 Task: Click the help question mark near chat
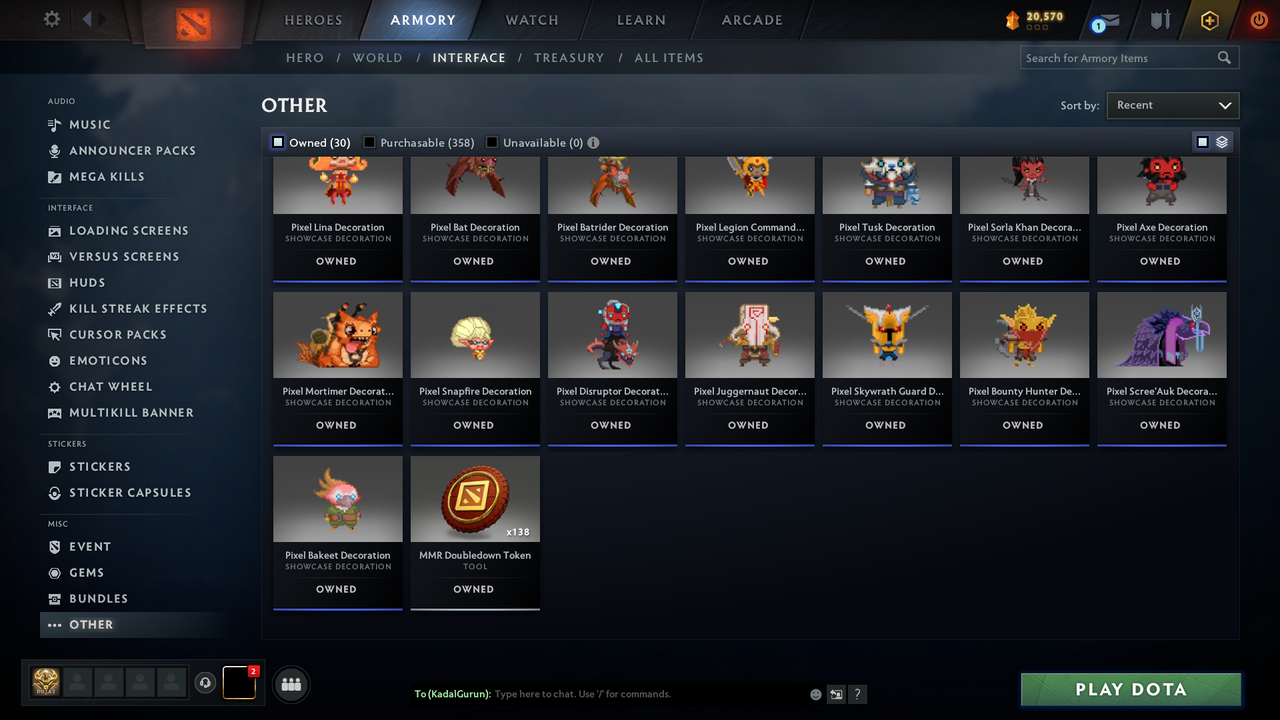(857, 693)
